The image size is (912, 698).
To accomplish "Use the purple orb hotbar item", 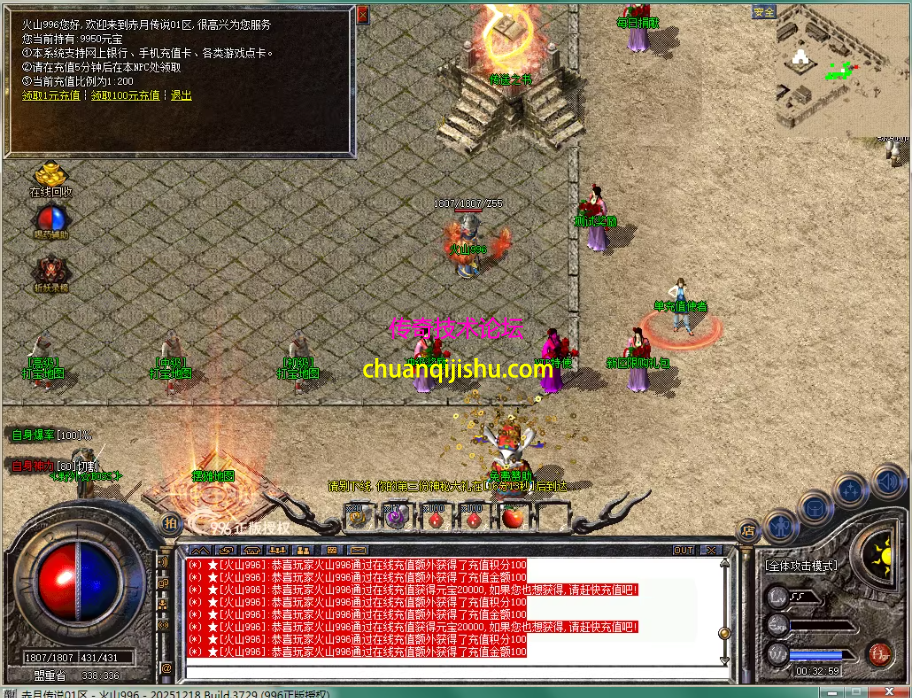I will (x=394, y=517).
